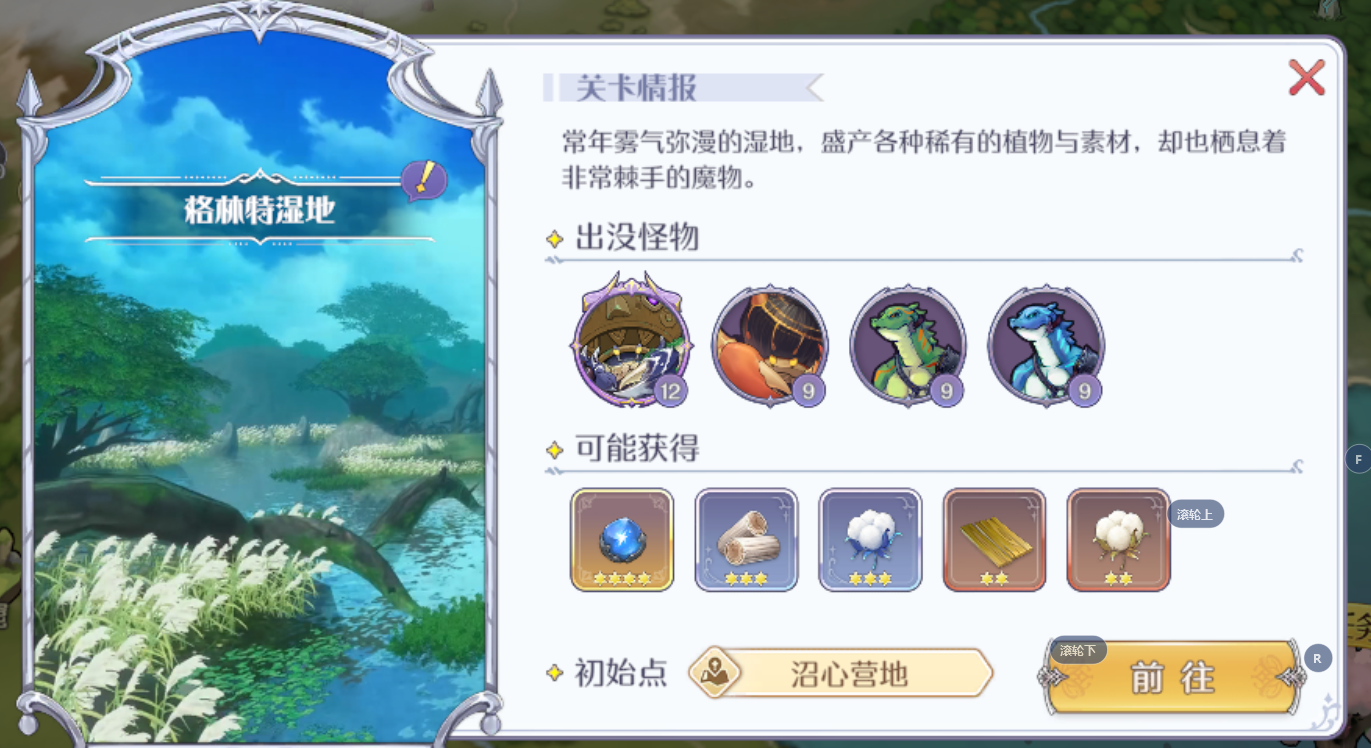Click the F key indicator on the right edge
Screen dimensions: 1371x748
tap(1357, 458)
